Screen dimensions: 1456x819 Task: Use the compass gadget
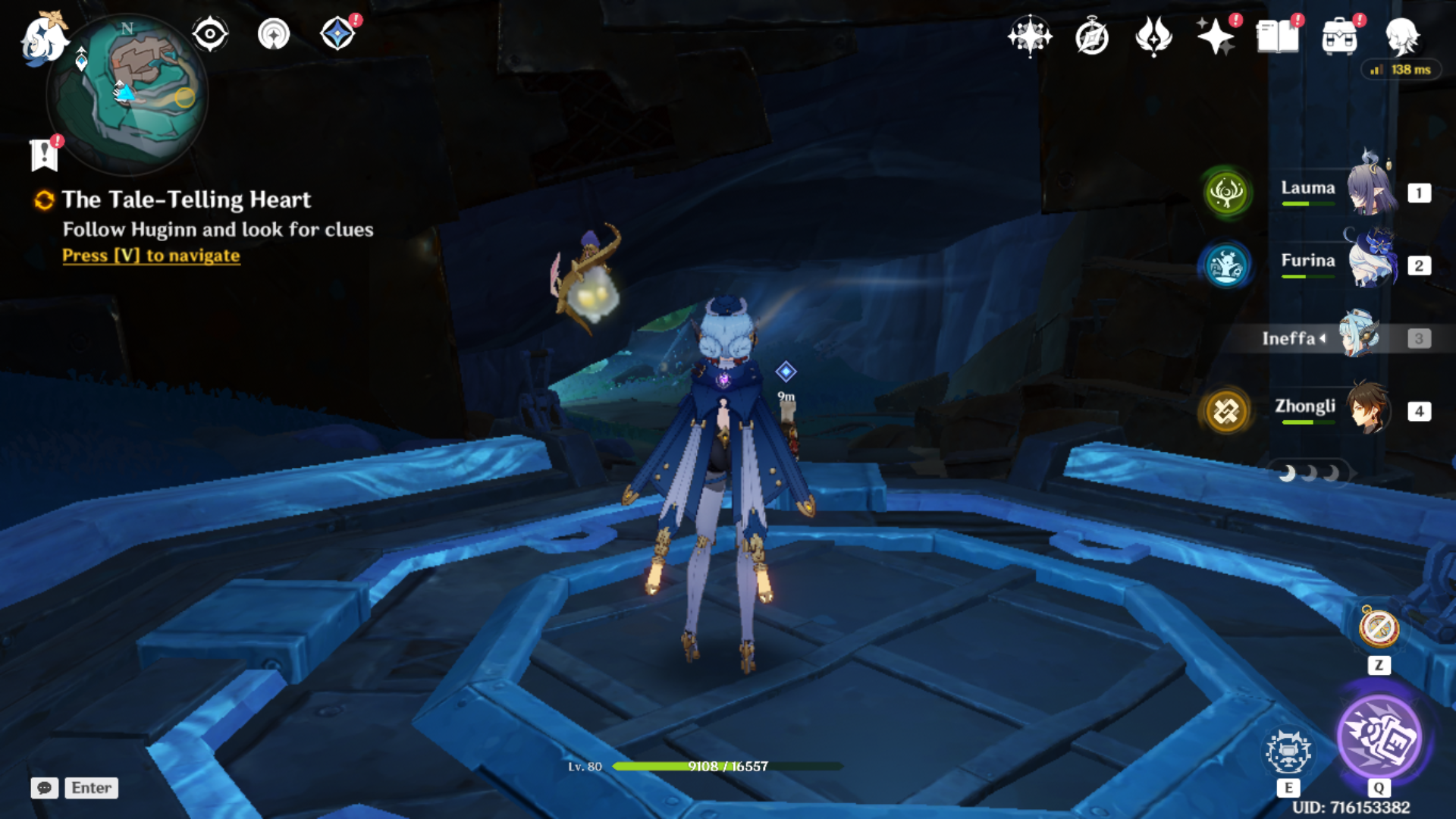pos(1379,628)
